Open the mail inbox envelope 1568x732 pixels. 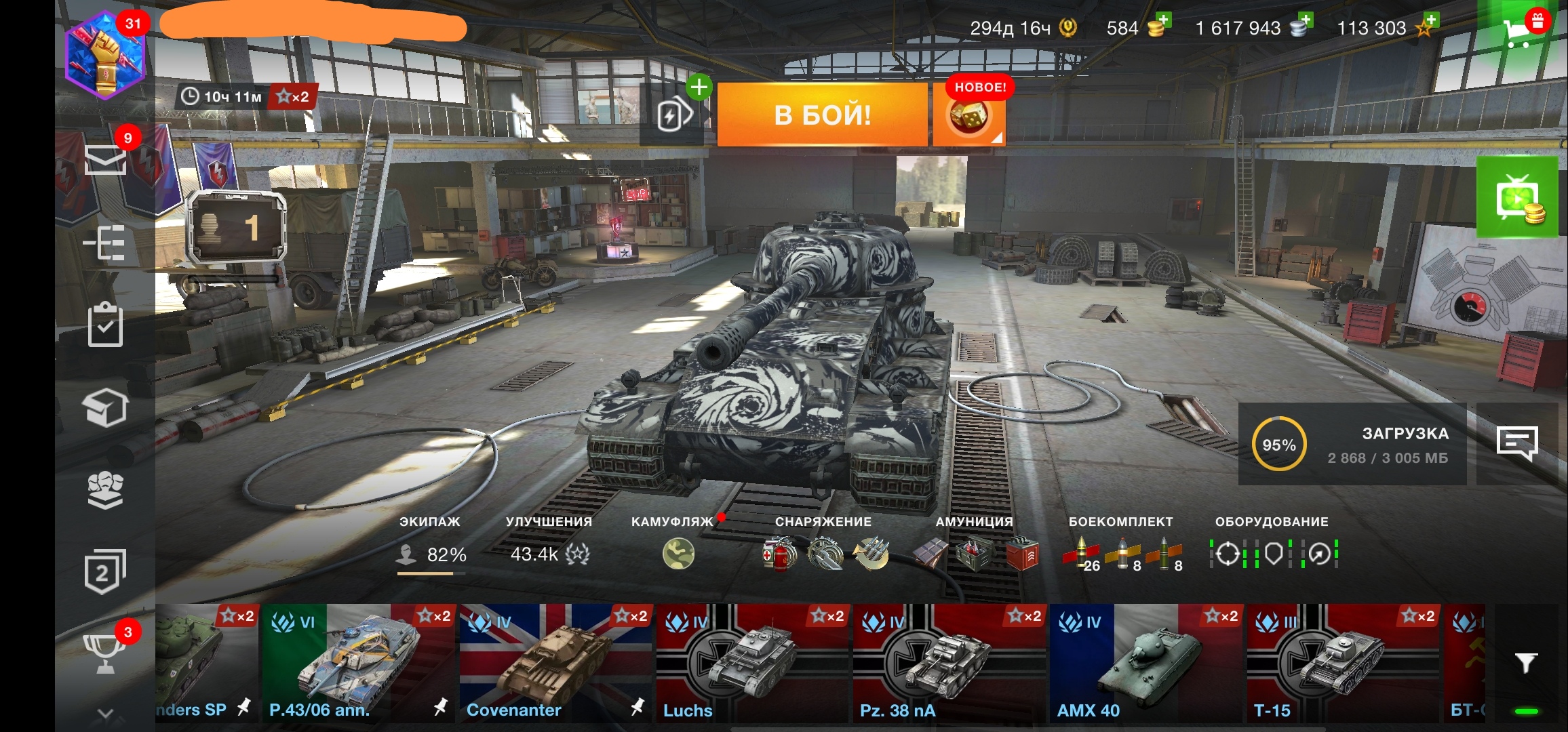tap(105, 160)
